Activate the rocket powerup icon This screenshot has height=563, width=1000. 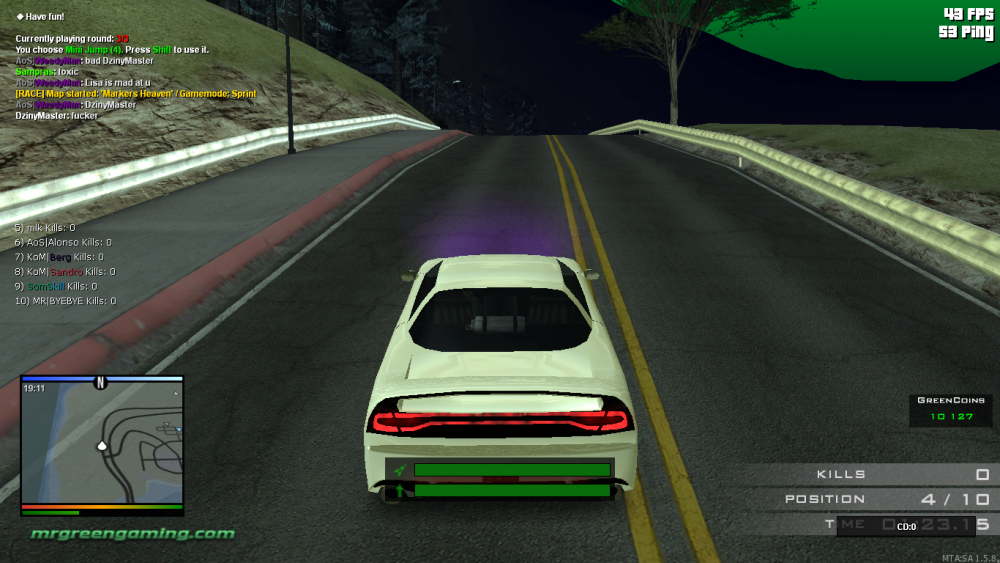coord(400,470)
